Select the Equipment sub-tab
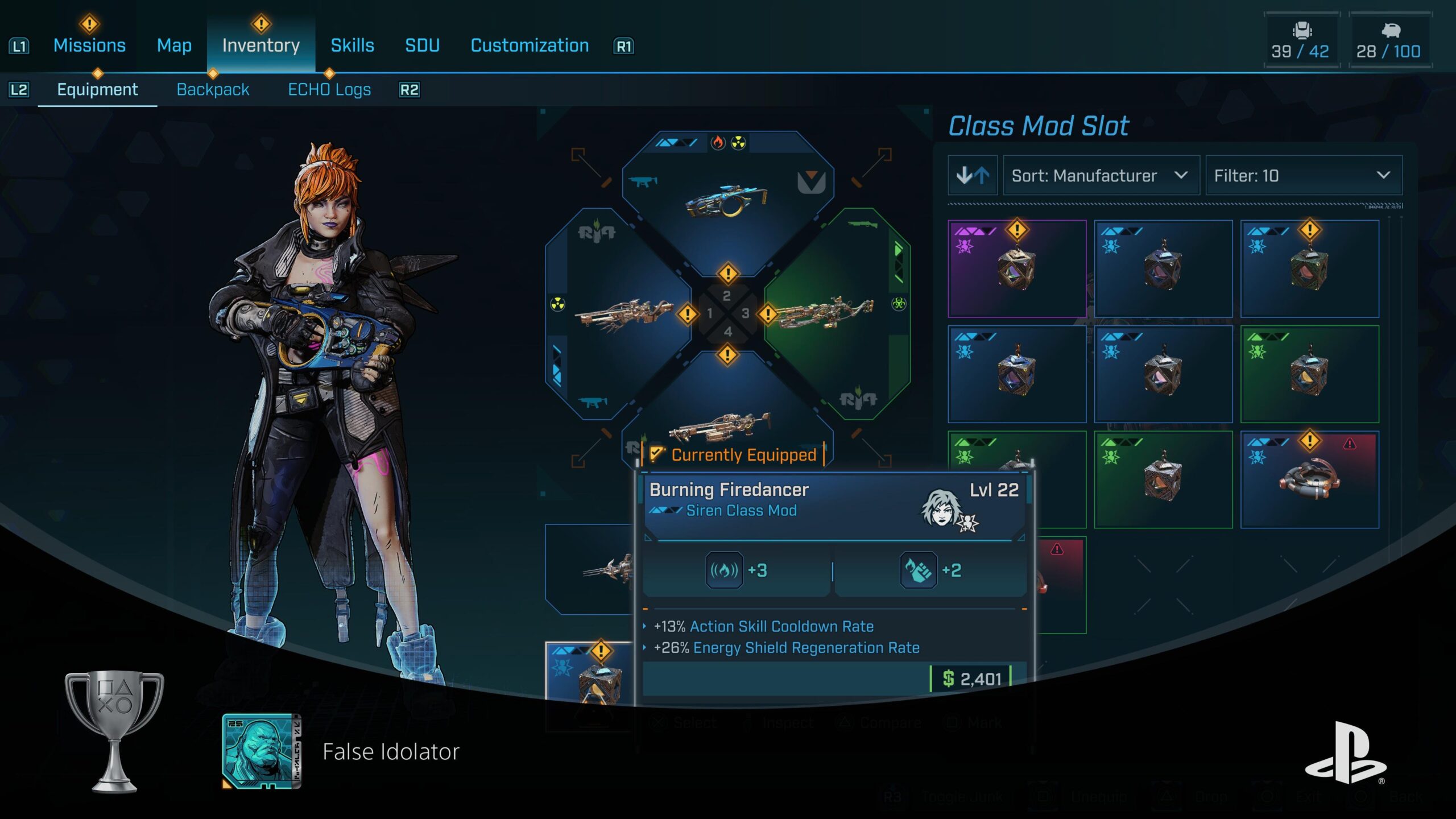The height and width of the screenshot is (819, 1456). (x=97, y=90)
